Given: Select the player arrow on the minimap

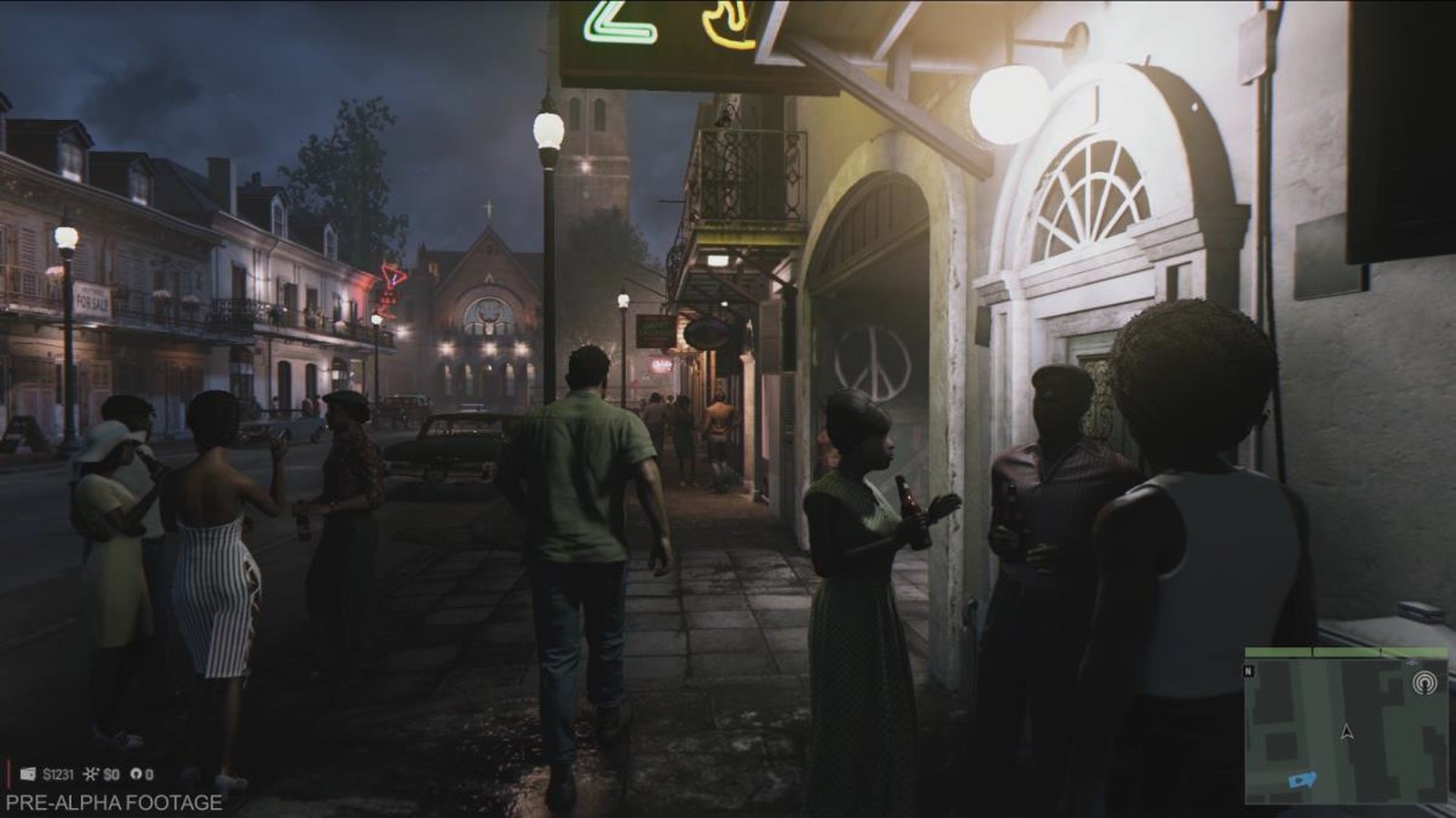Looking at the screenshot, I should [1346, 732].
